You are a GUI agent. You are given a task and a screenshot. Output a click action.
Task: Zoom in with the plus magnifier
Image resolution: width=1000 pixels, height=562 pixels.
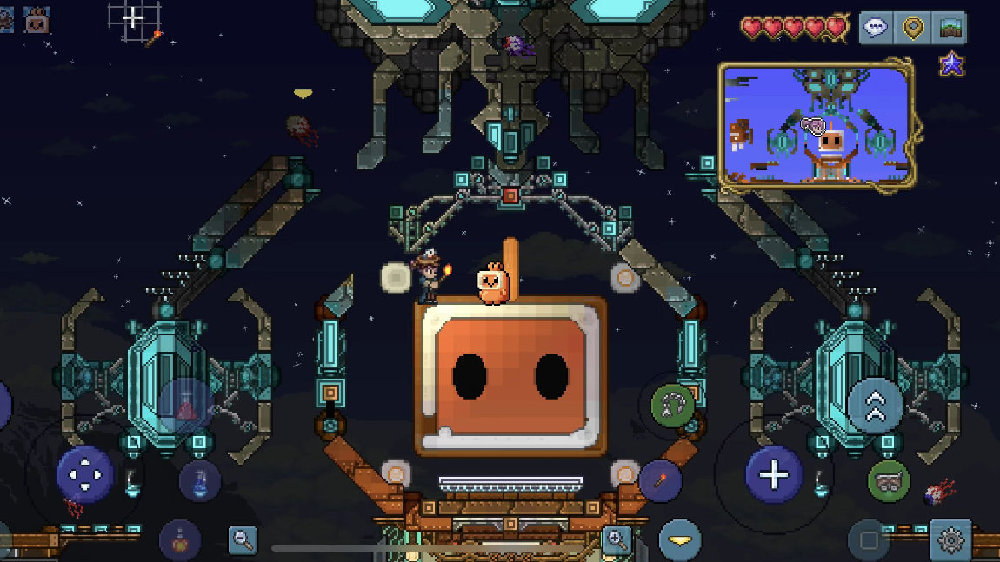[x=617, y=540]
